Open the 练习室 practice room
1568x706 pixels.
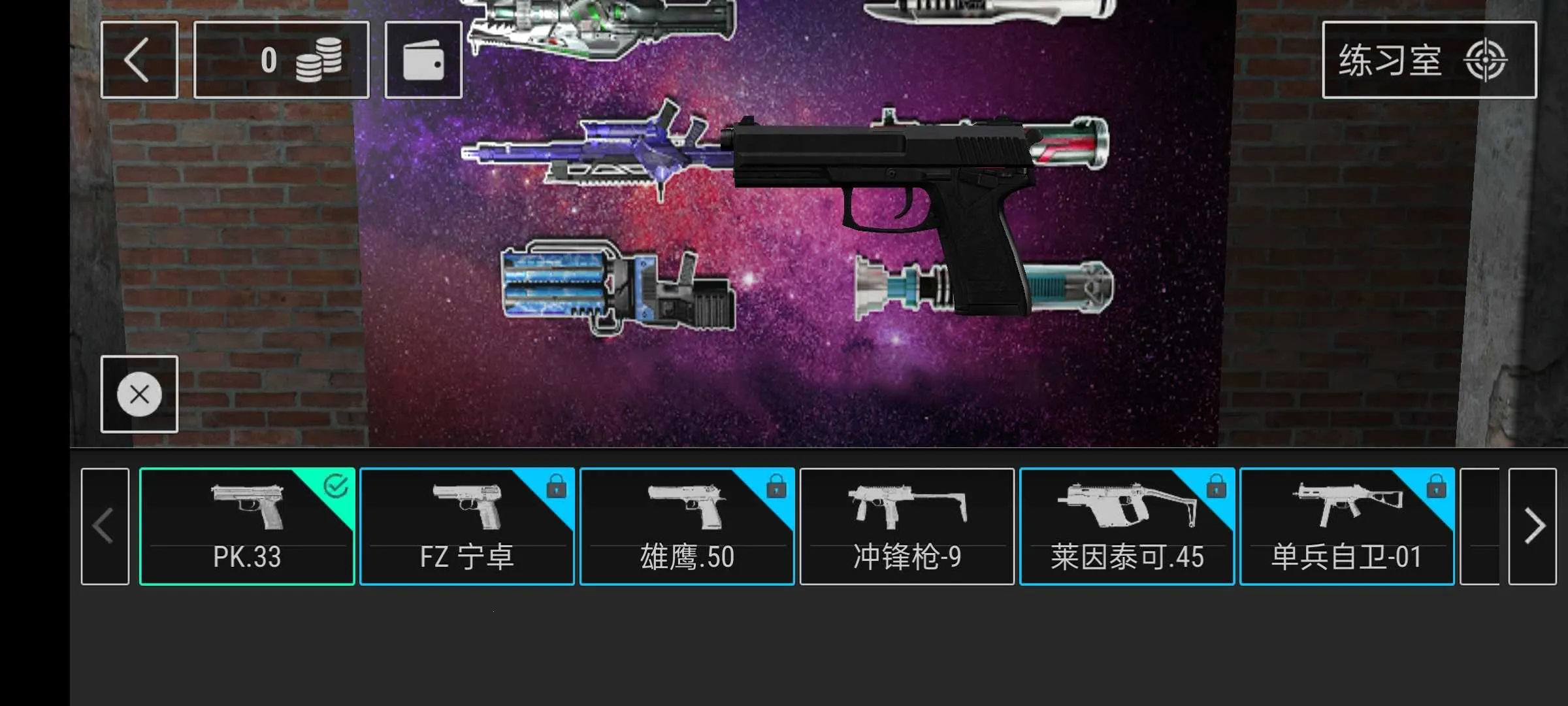1392,60
